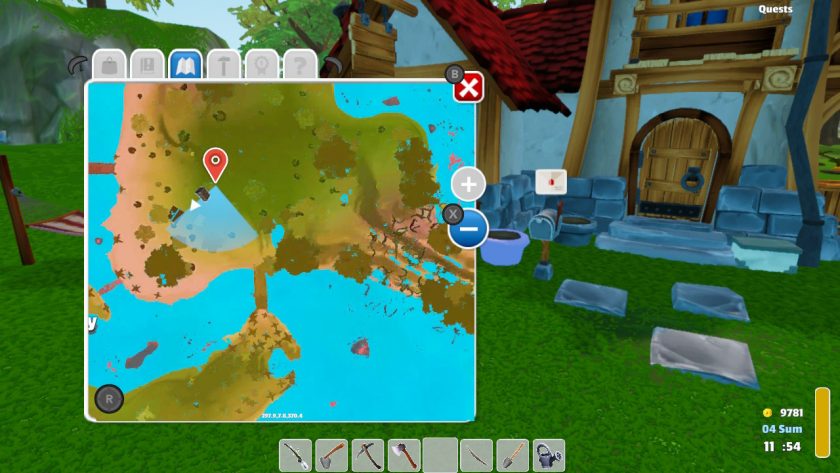Select the watering can slot
Screen dimensions: 840x473
[x=548, y=455]
